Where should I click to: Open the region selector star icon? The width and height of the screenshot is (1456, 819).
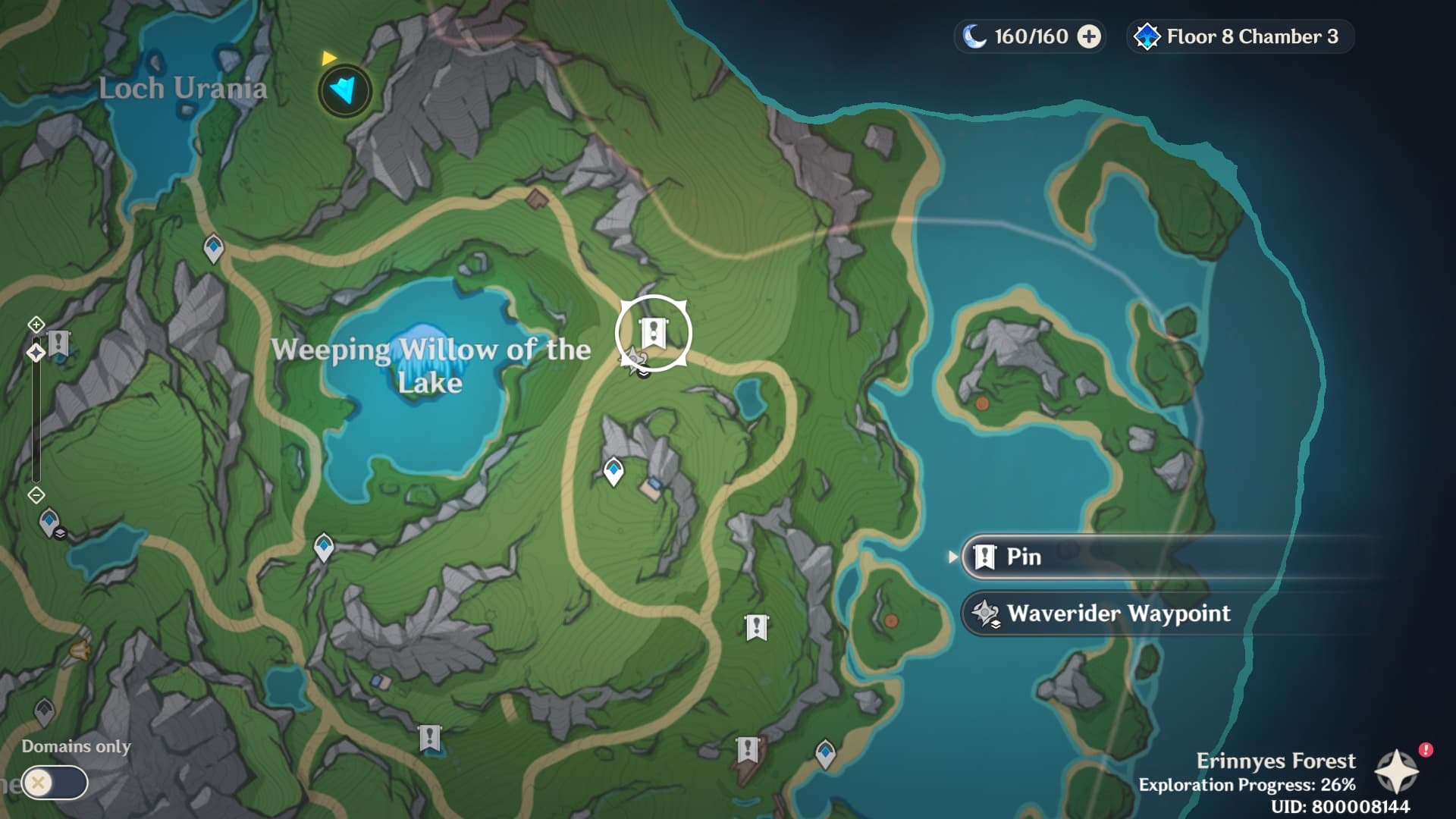1396,773
